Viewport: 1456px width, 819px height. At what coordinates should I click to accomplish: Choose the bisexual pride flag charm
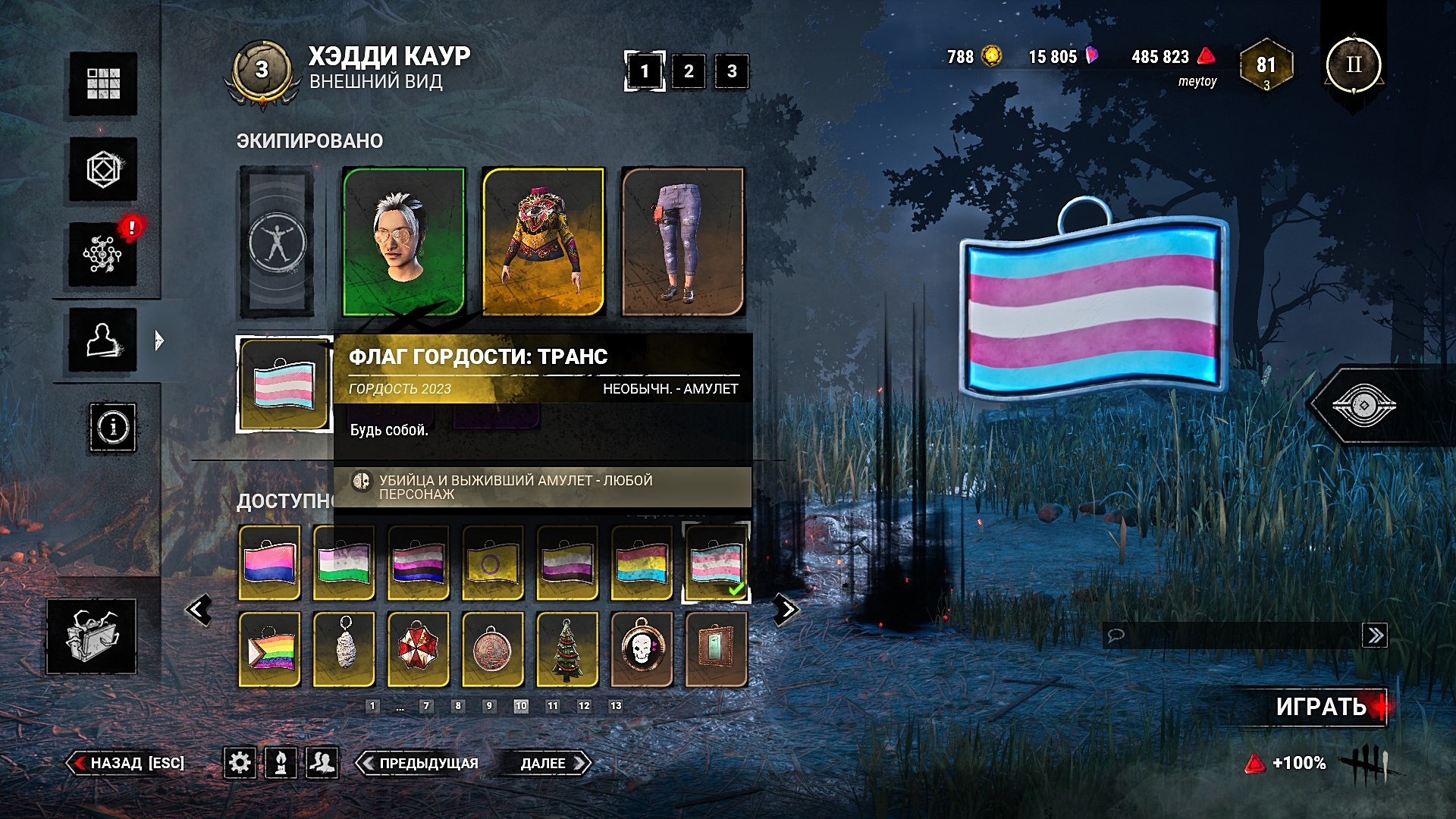tap(270, 563)
